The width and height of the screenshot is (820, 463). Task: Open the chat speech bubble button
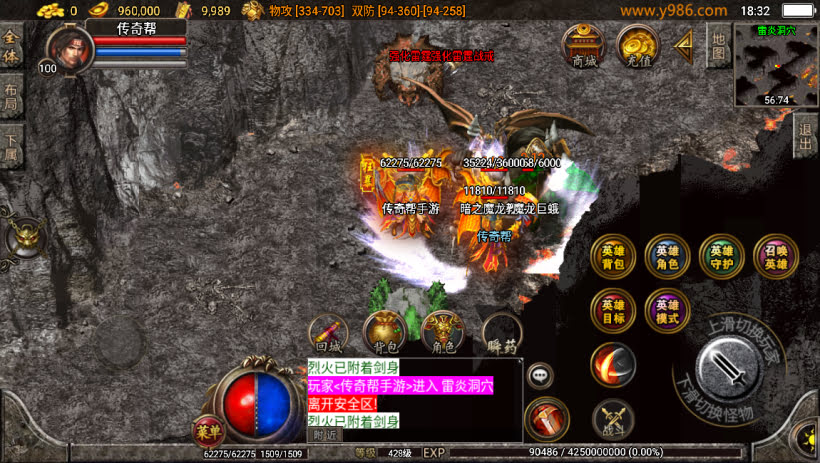click(x=540, y=375)
